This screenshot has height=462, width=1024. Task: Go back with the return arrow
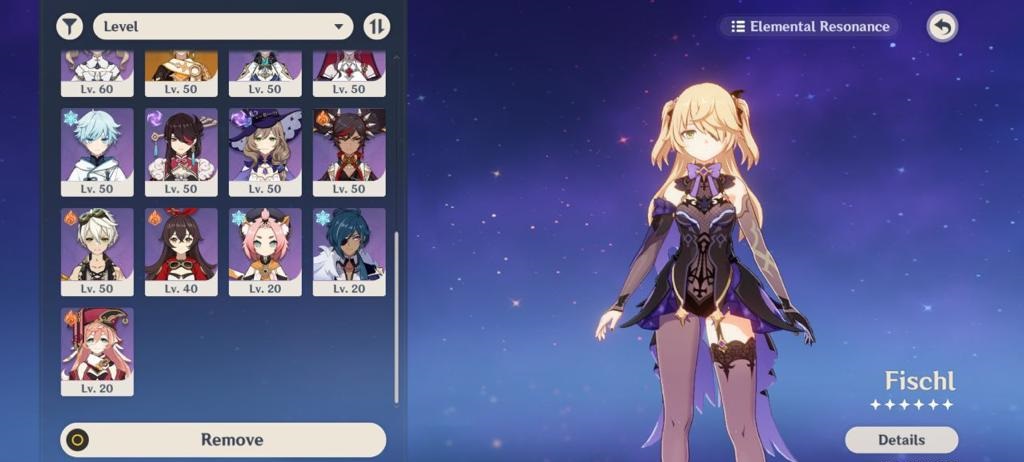tap(941, 27)
